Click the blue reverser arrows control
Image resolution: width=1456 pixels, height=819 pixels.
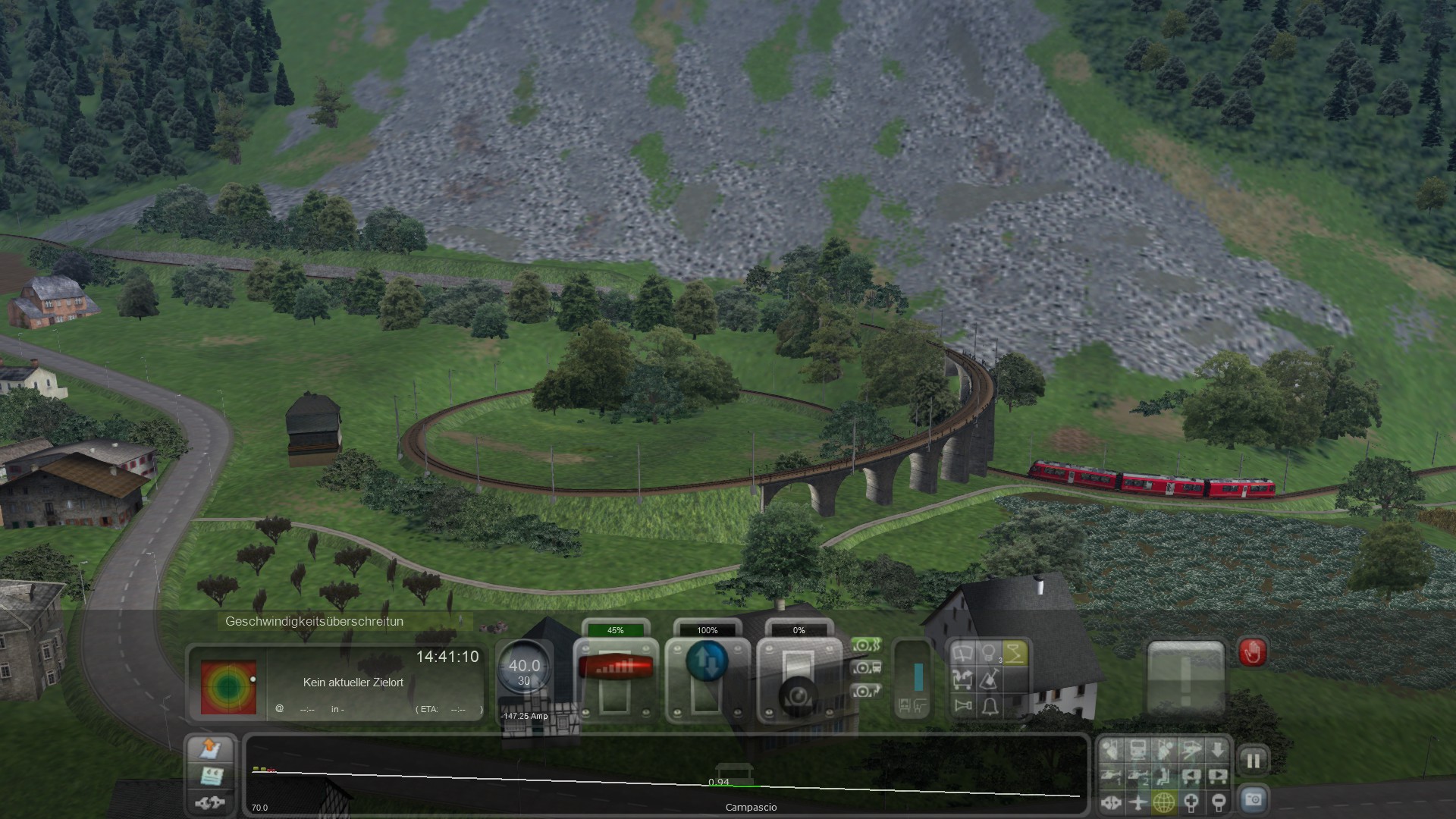(707, 661)
